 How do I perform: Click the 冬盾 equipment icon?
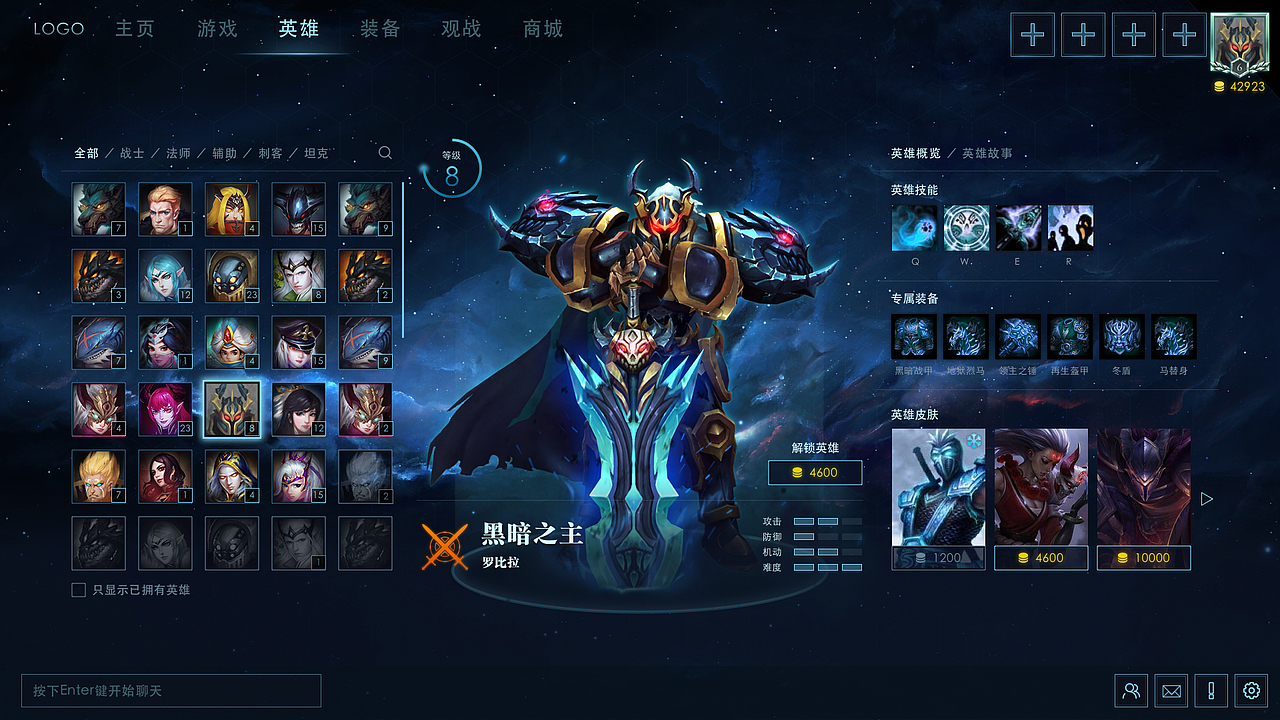pyautogui.click(x=1122, y=336)
